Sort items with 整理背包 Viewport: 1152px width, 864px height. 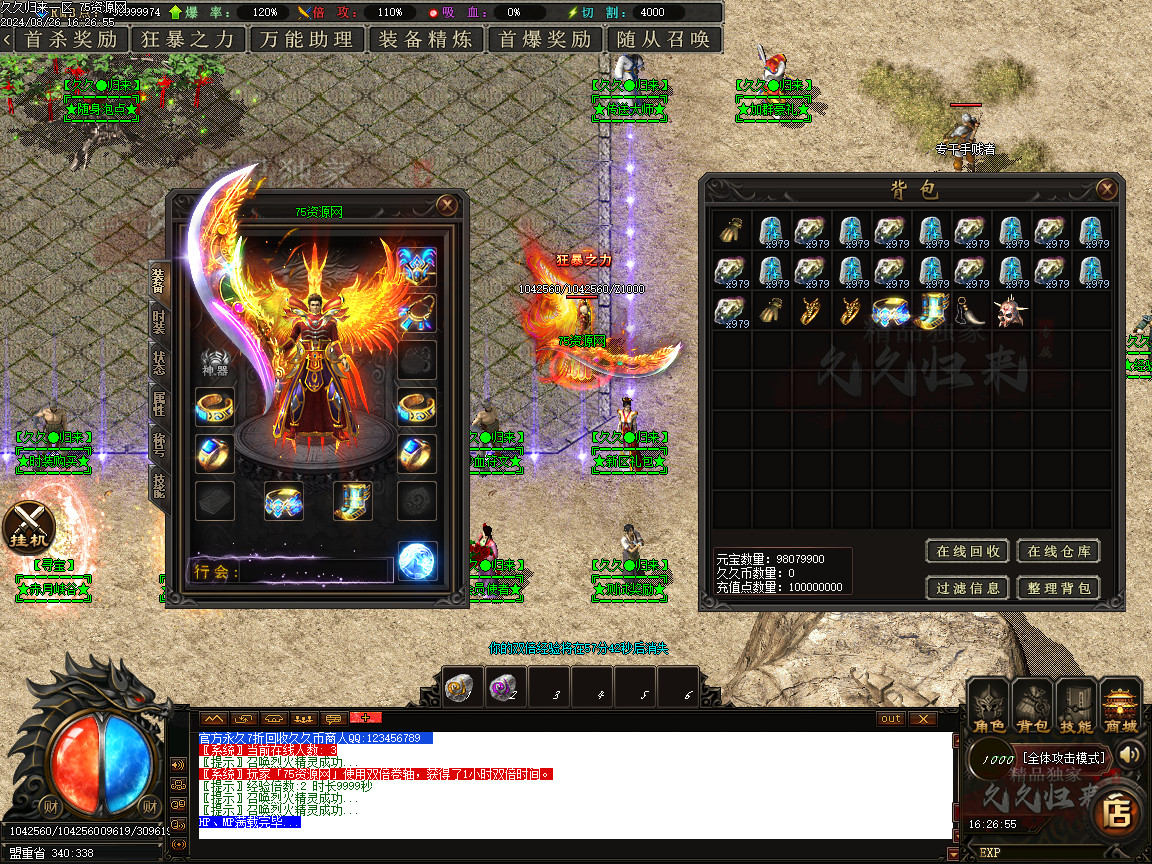1059,588
